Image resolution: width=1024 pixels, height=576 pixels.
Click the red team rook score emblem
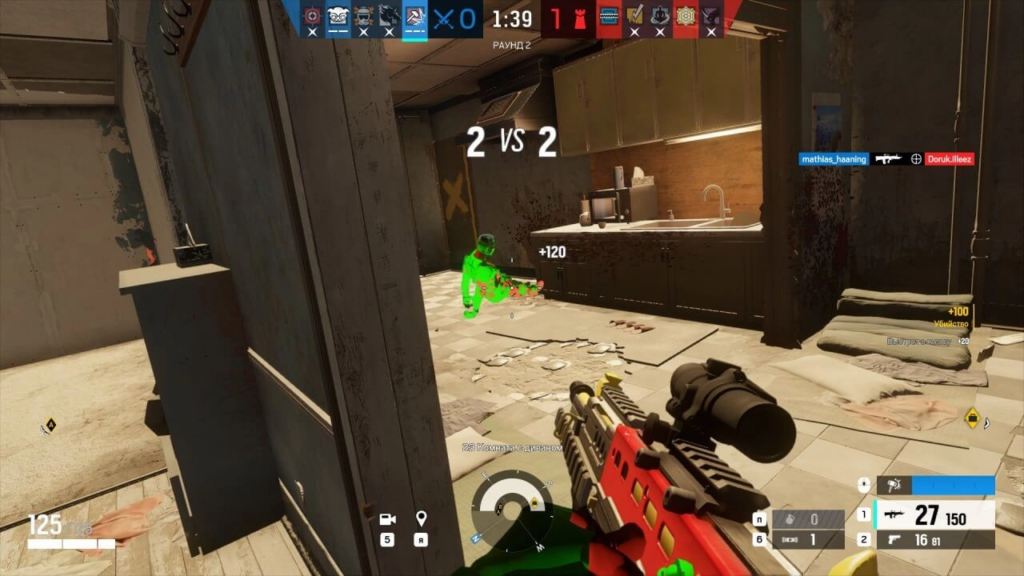point(581,18)
